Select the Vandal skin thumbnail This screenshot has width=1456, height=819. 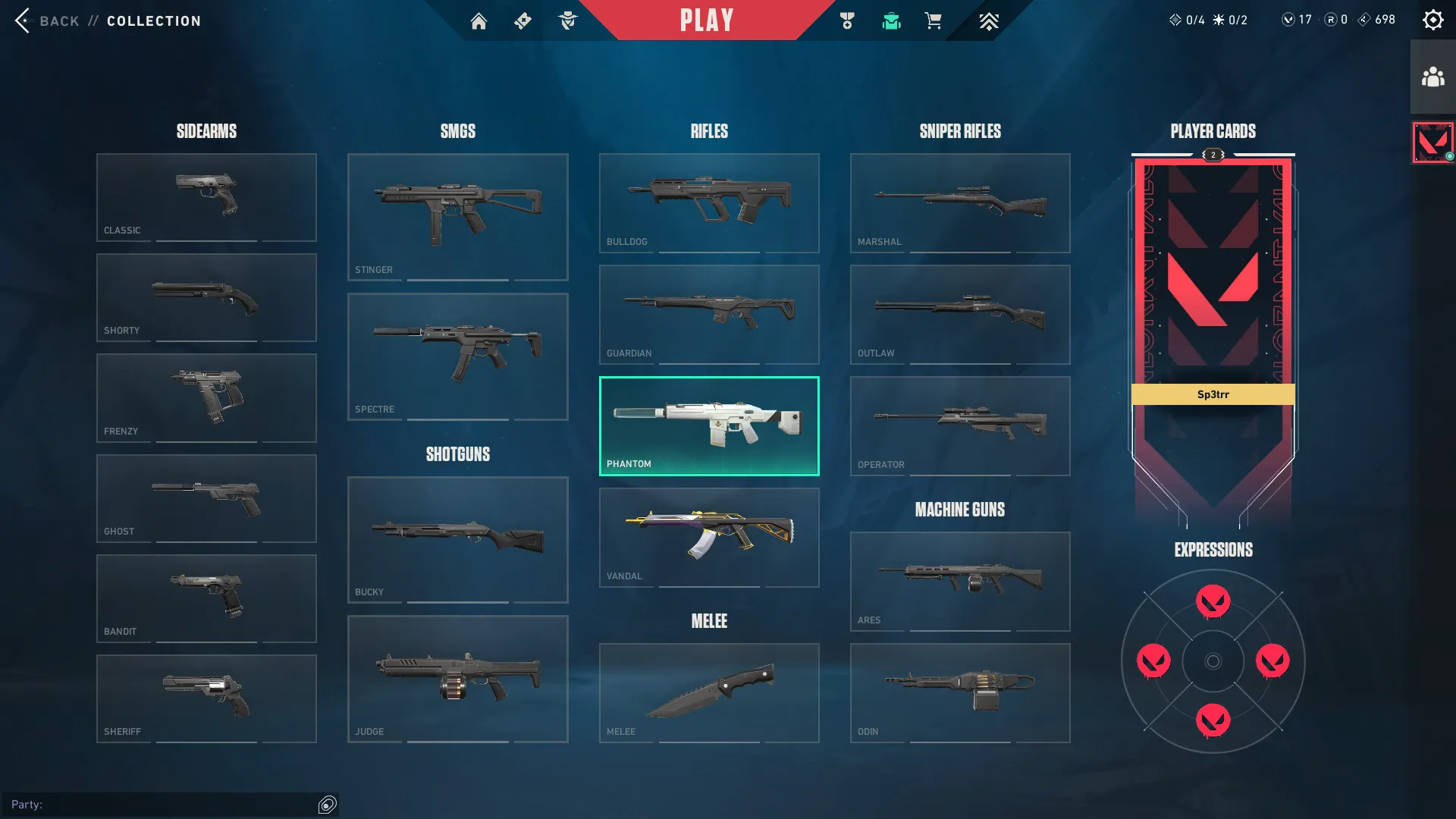[708, 537]
